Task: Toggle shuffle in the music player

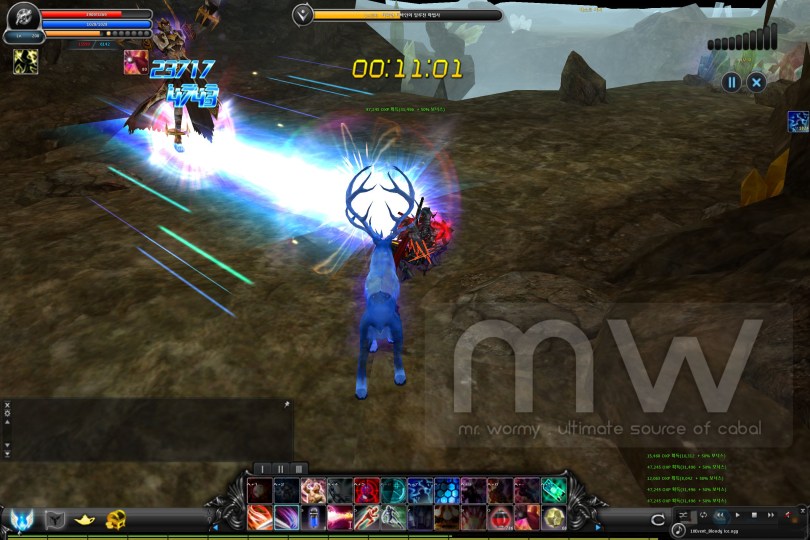Action: pos(683,515)
